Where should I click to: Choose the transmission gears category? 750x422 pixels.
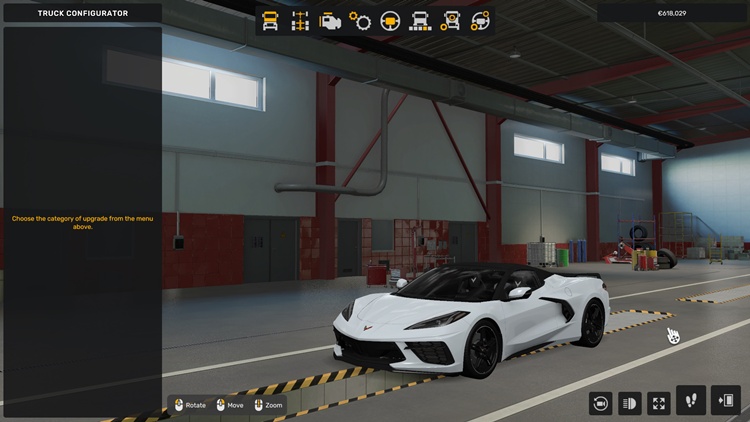tap(360, 20)
